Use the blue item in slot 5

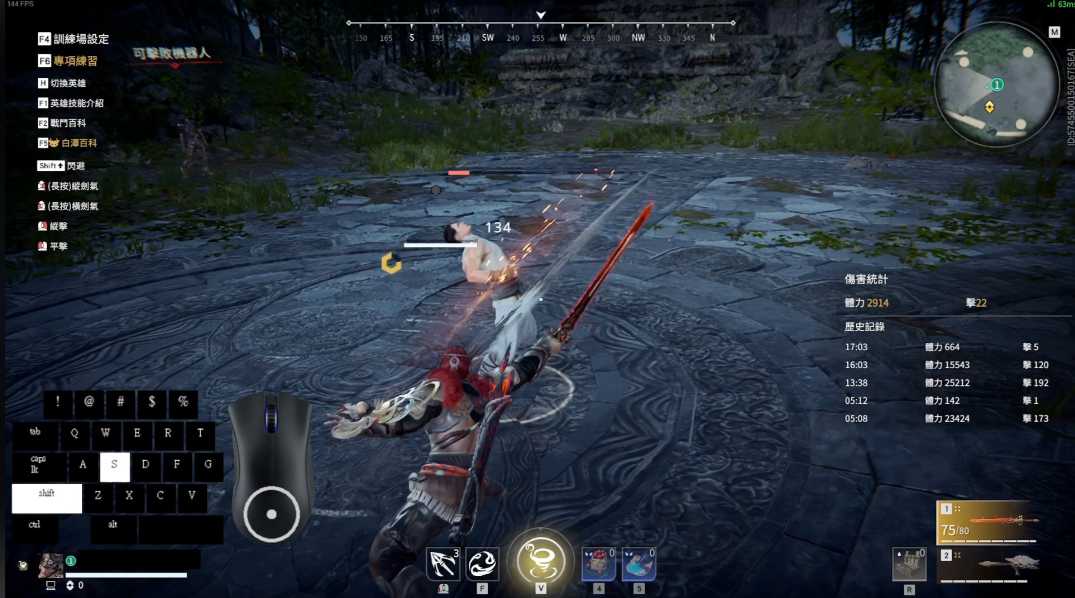pos(638,565)
